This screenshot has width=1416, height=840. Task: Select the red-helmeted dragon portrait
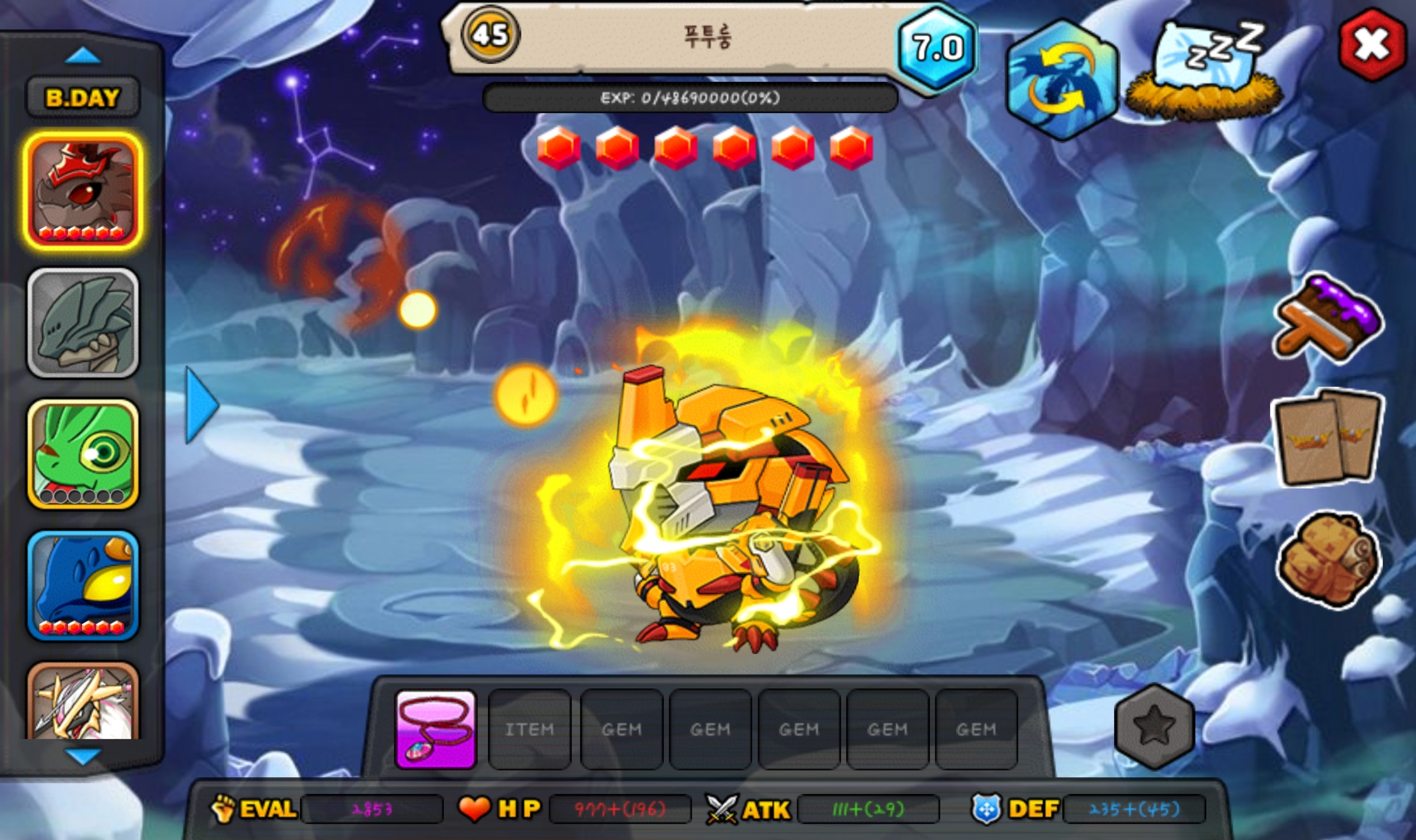tap(83, 191)
